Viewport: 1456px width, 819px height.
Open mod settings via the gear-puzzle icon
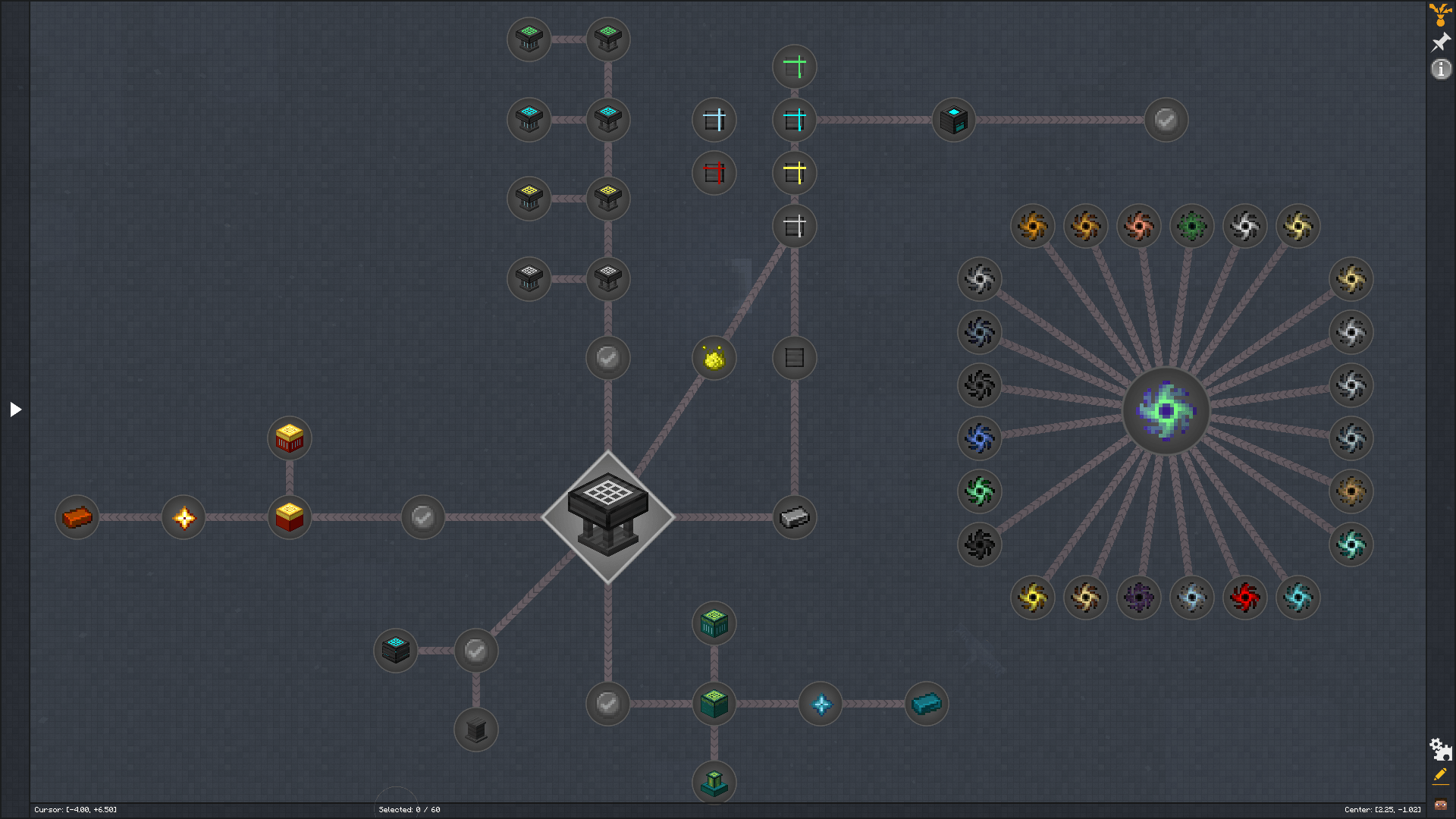(1440, 750)
